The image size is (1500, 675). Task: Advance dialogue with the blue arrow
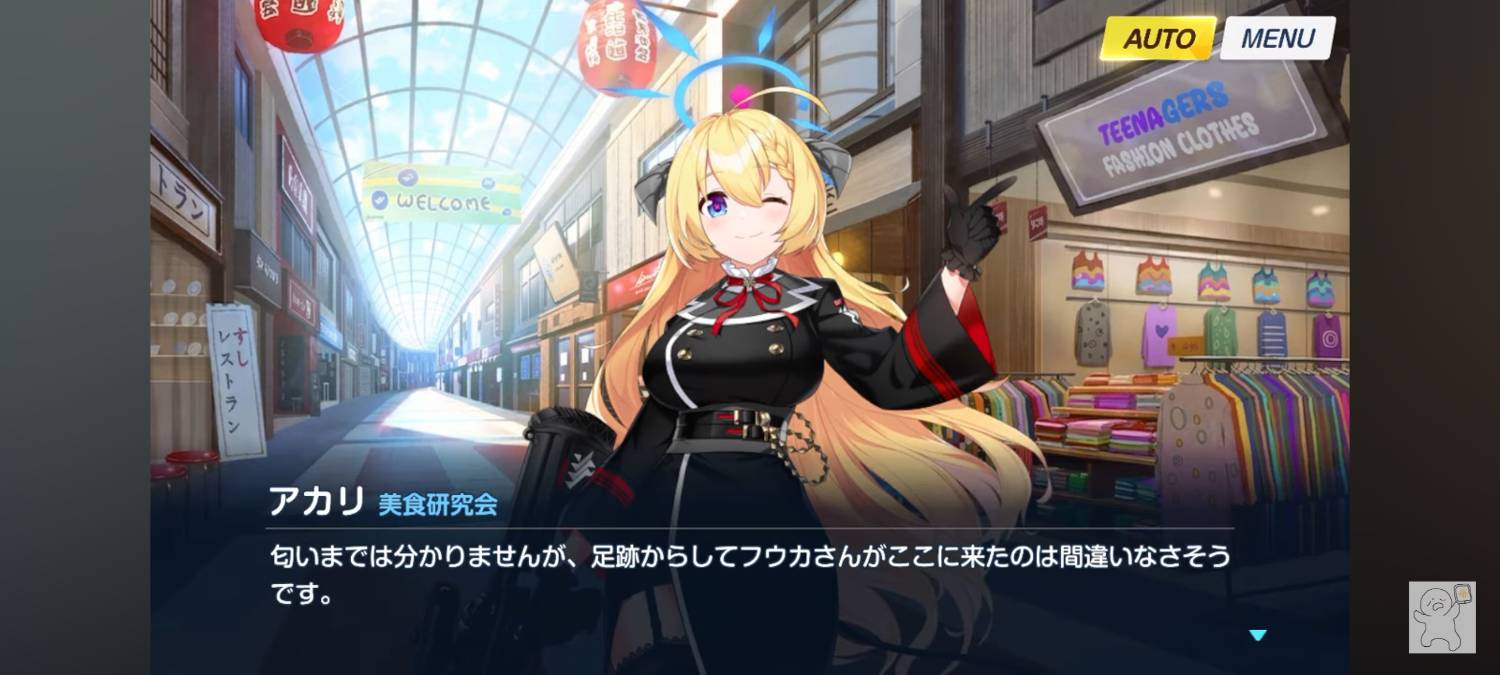pos(1258,635)
